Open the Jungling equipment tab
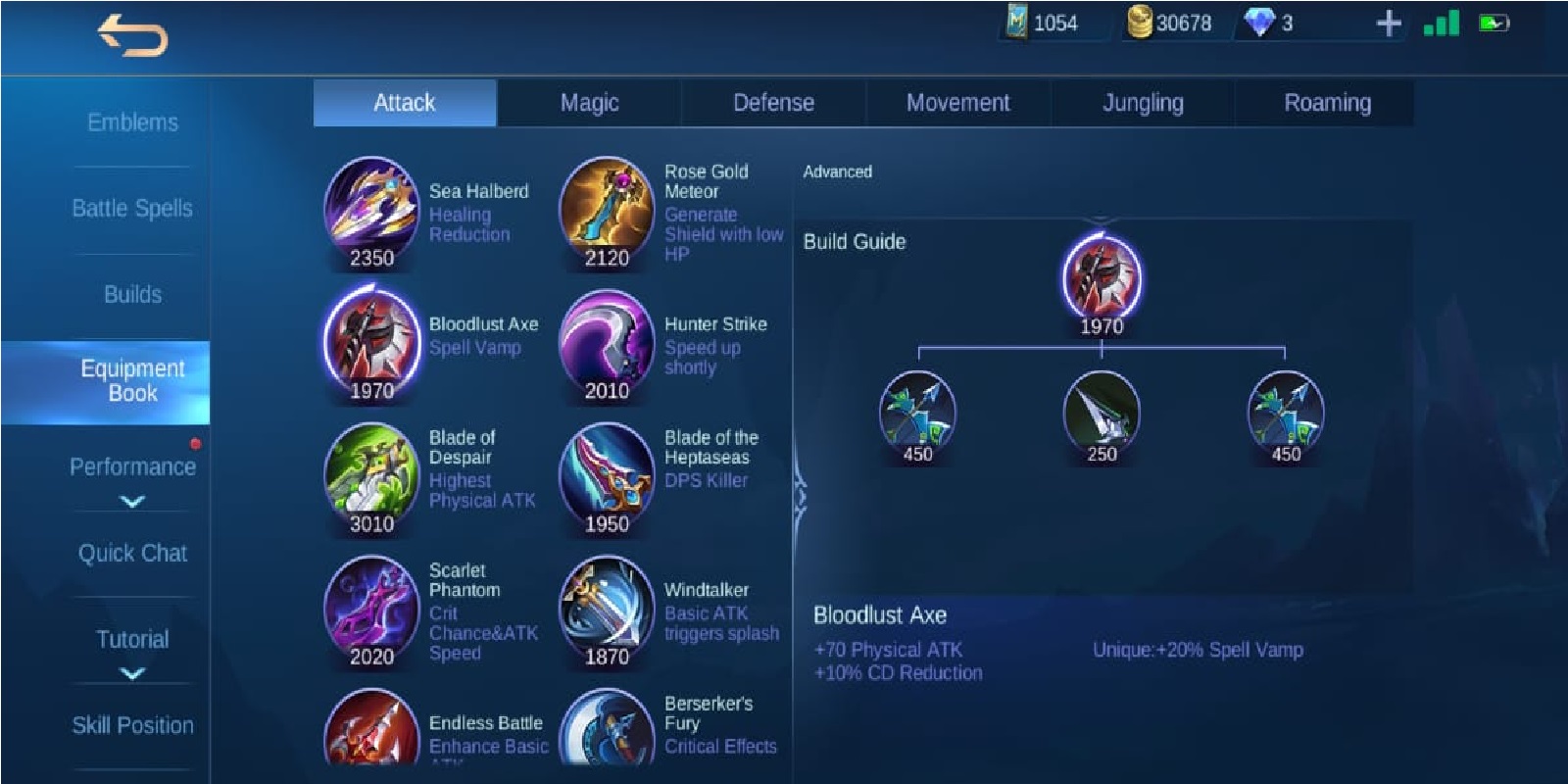The image size is (1568, 784). coord(1143,102)
